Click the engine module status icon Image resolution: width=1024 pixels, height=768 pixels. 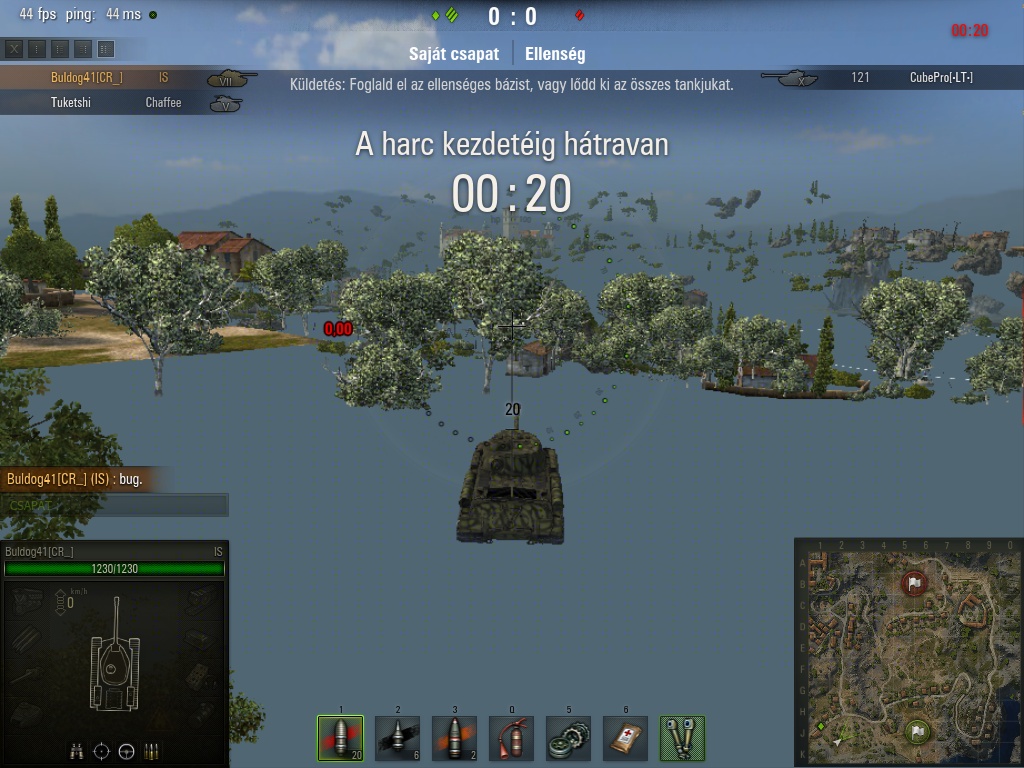28,599
